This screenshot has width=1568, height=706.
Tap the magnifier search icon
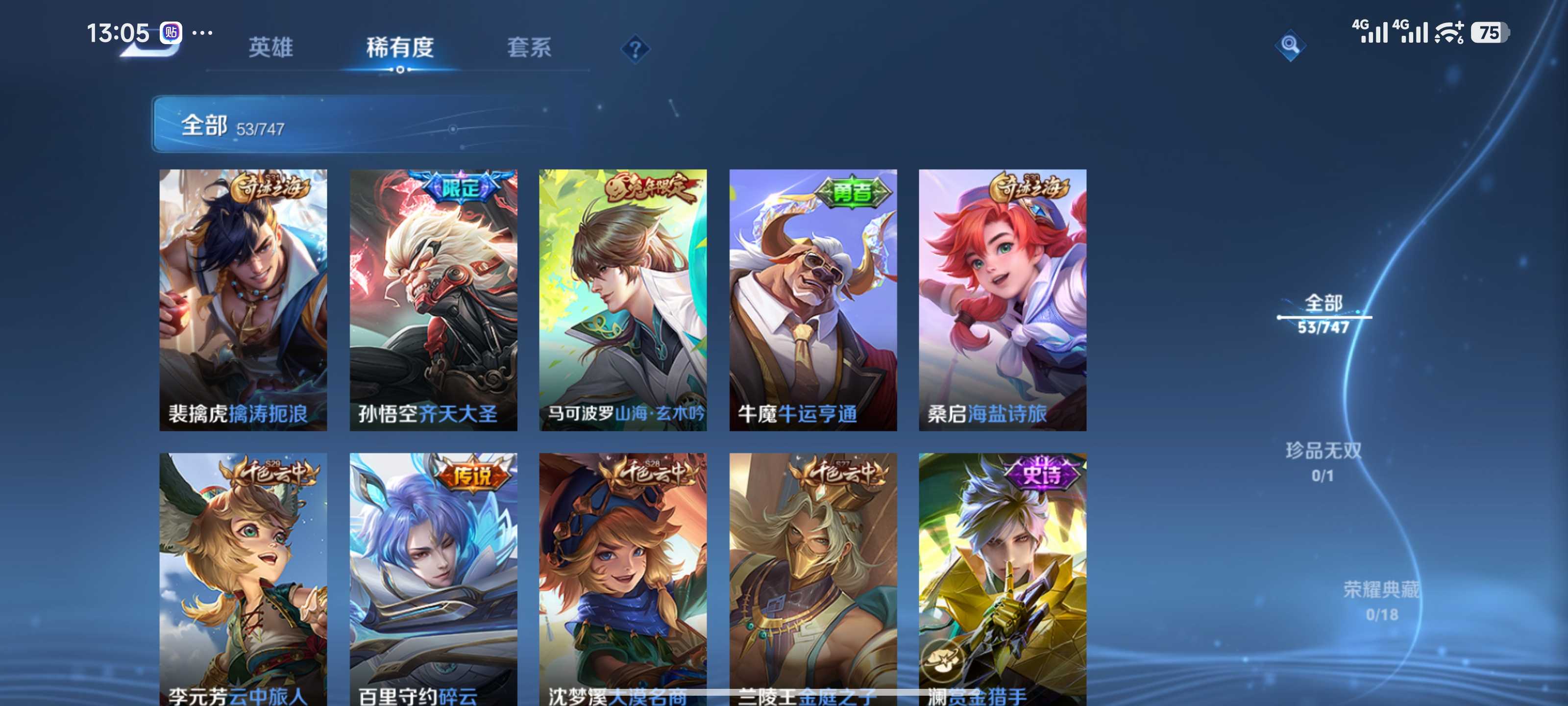tap(1289, 45)
